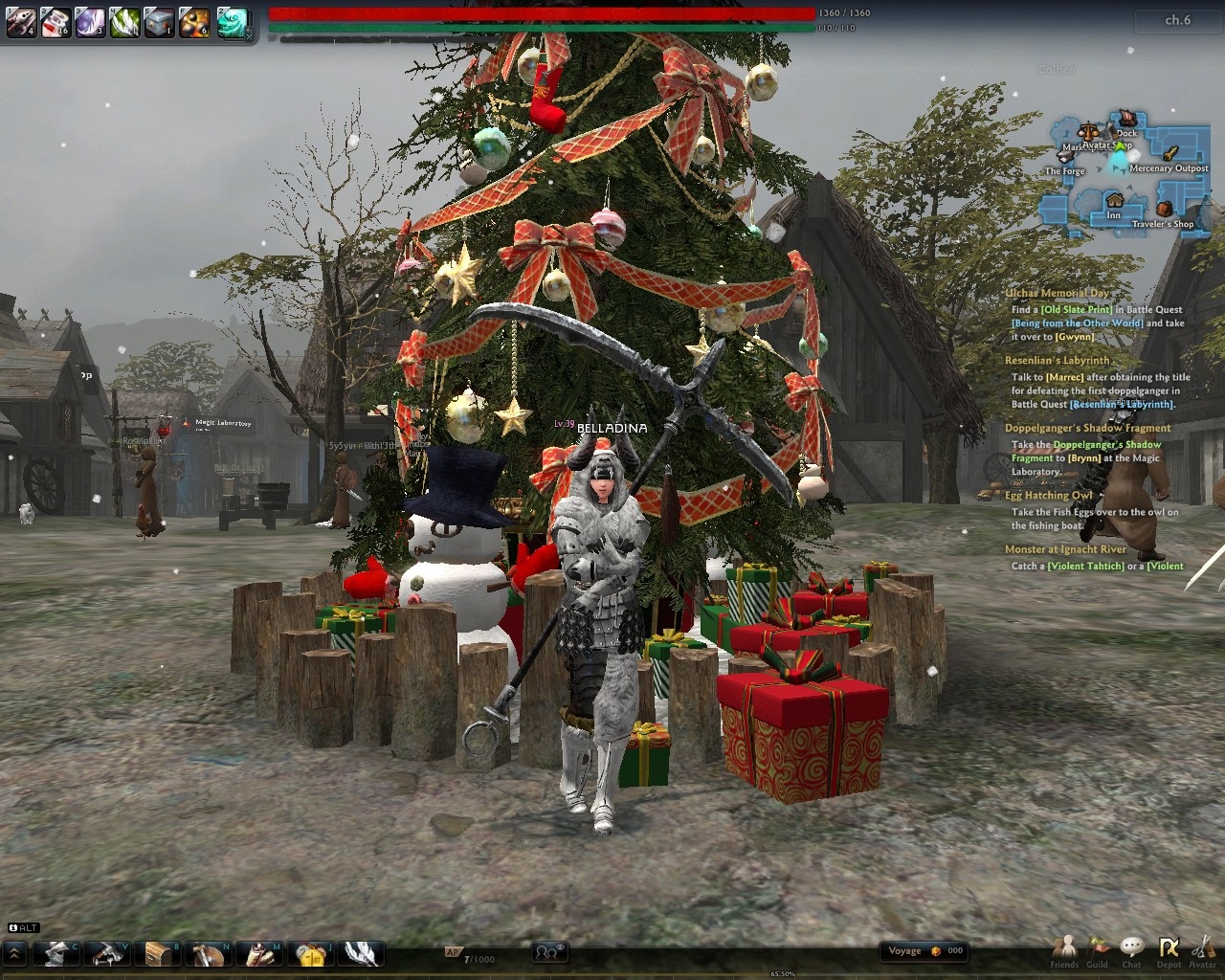Activate the teal swirl skill icon

pyautogui.click(x=232, y=21)
